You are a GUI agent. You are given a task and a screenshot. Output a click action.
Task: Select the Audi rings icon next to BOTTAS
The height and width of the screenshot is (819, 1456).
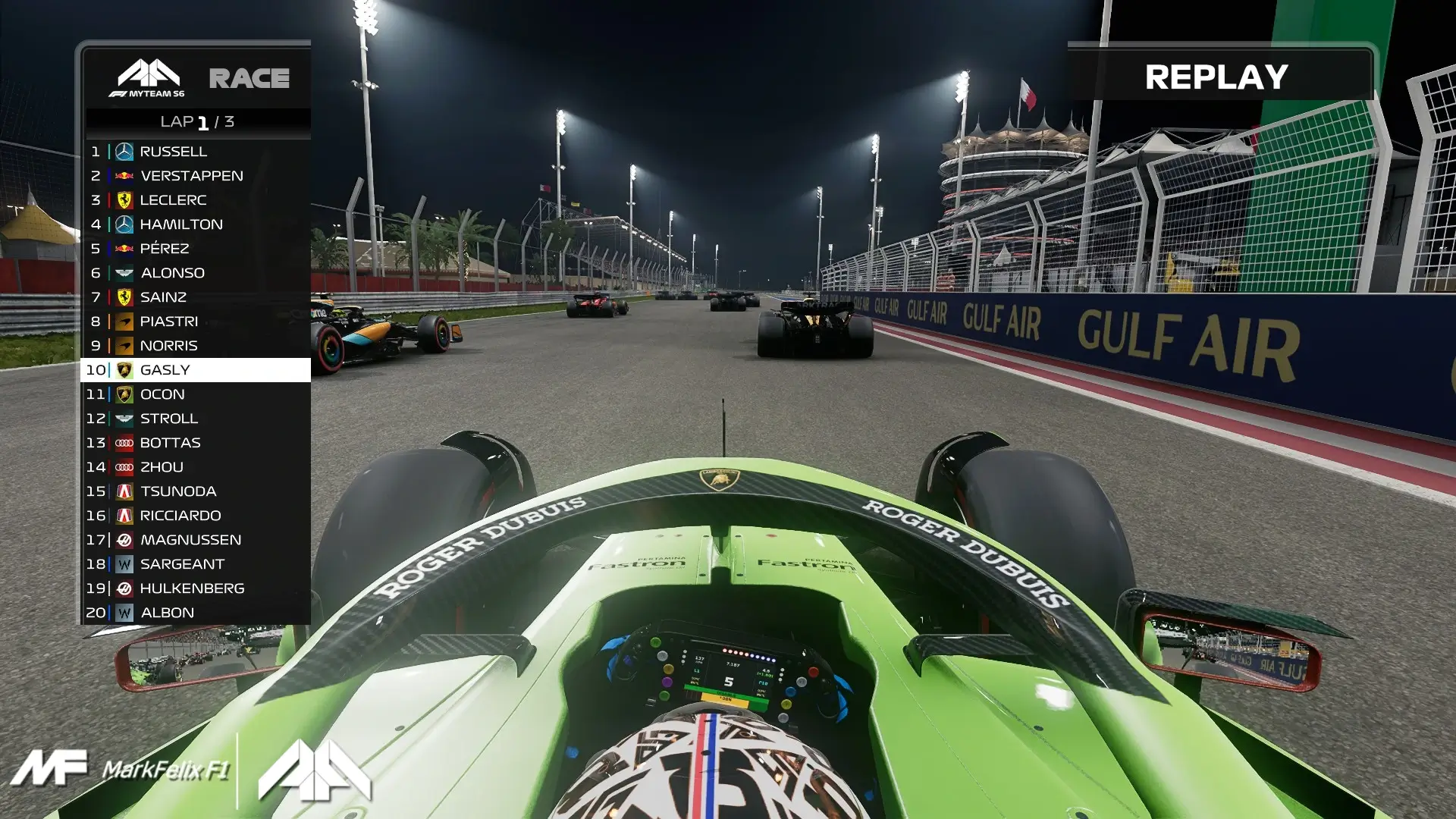click(x=123, y=442)
